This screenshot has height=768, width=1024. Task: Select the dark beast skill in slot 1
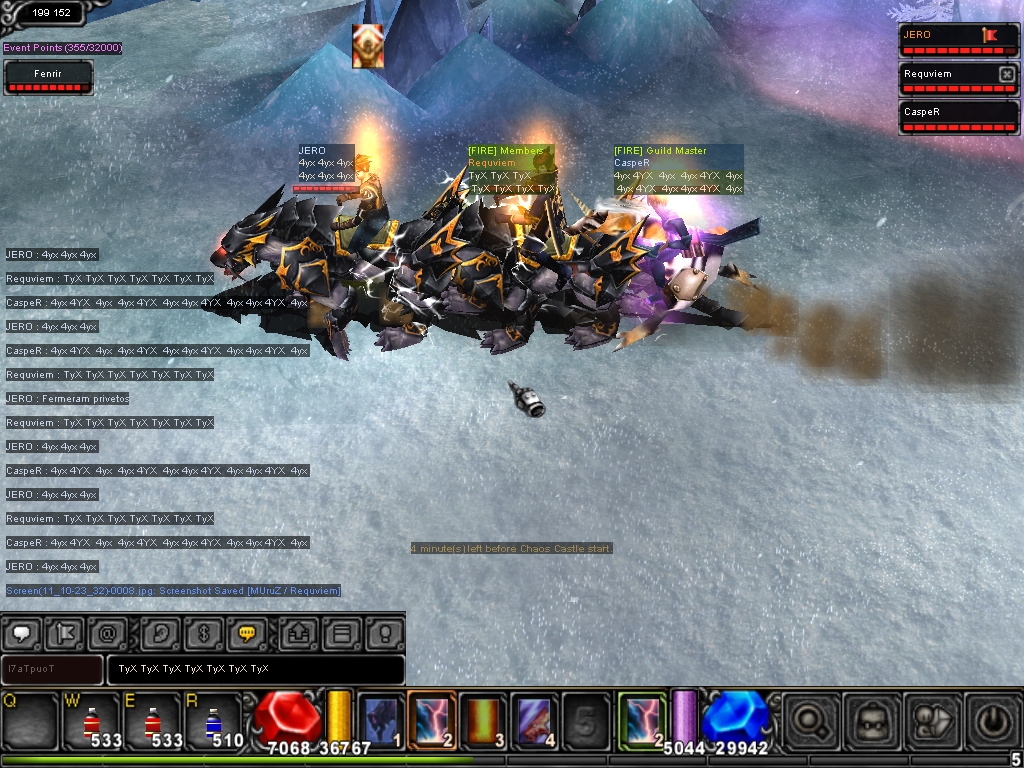pyautogui.click(x=380, y=720)
